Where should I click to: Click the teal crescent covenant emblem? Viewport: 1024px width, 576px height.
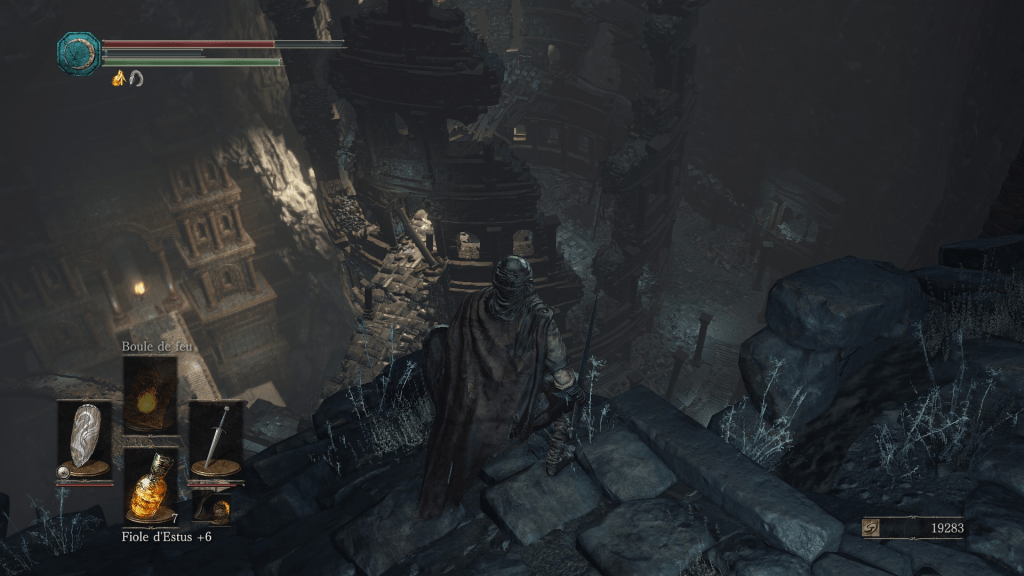coord(77,53)
